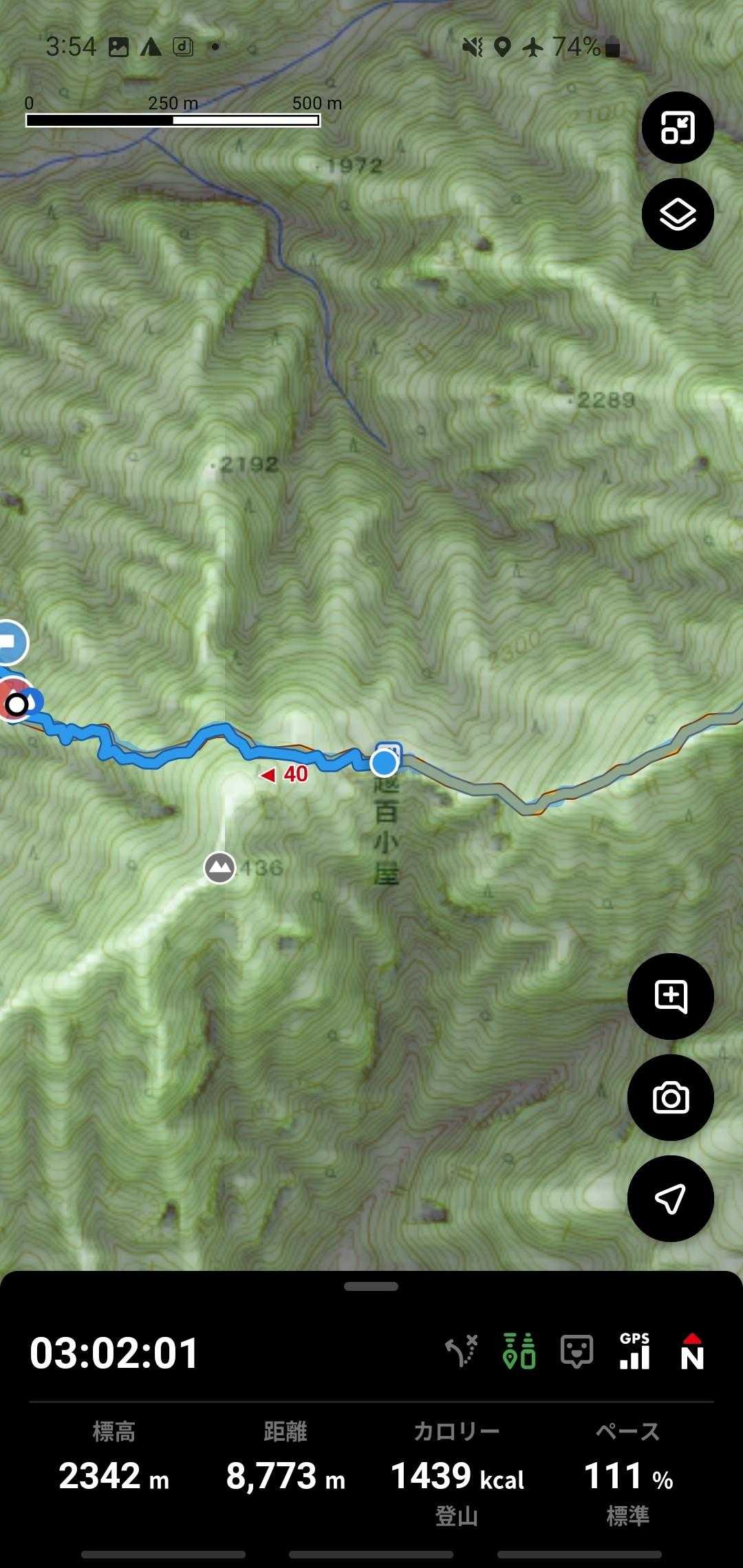The height and width of the screenshot is (1568, 743).
Task: Tap the route deviation path icon
Action: point(462,1352)
